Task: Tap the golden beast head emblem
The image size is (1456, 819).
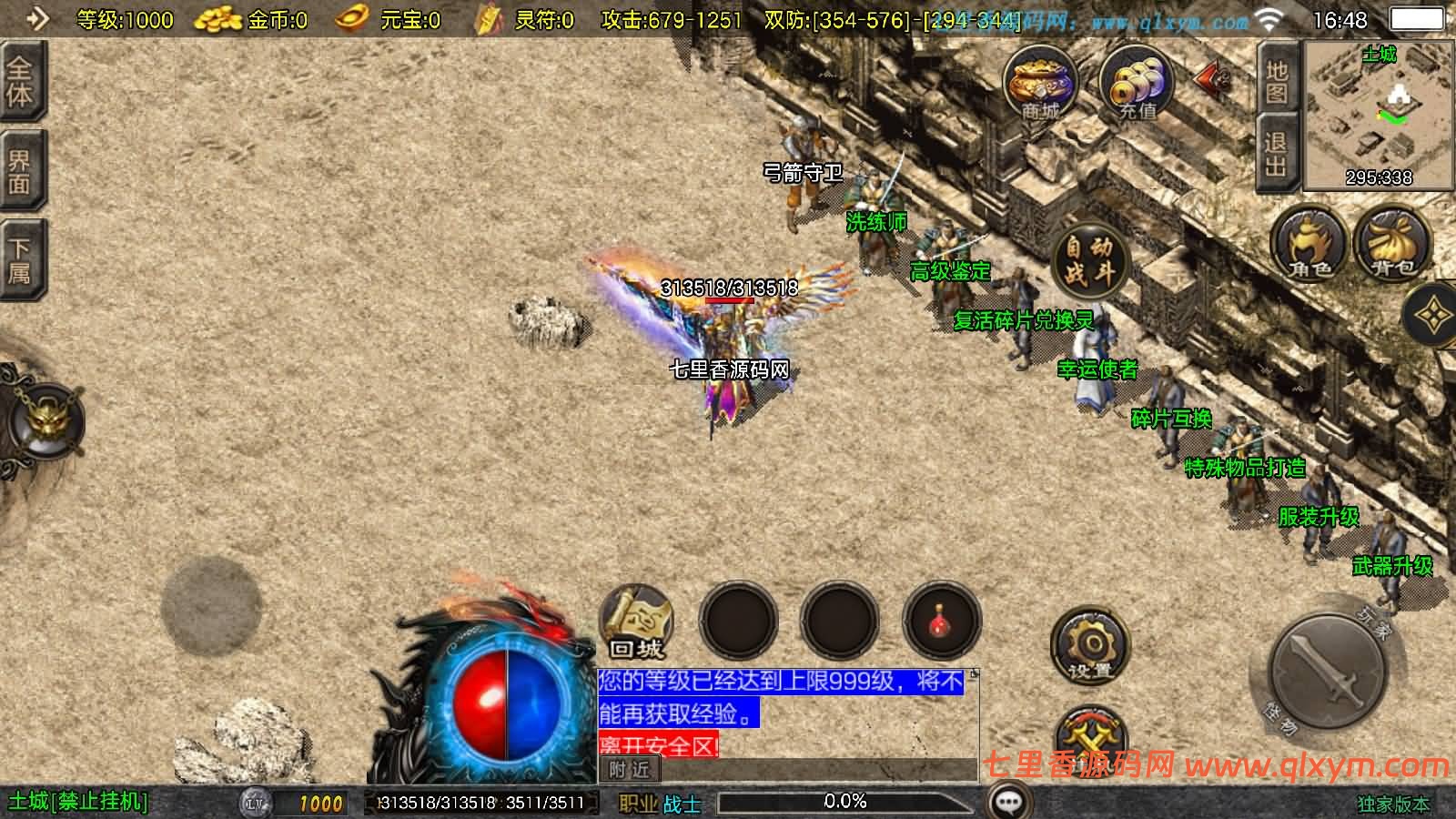Action: [44, 420]
